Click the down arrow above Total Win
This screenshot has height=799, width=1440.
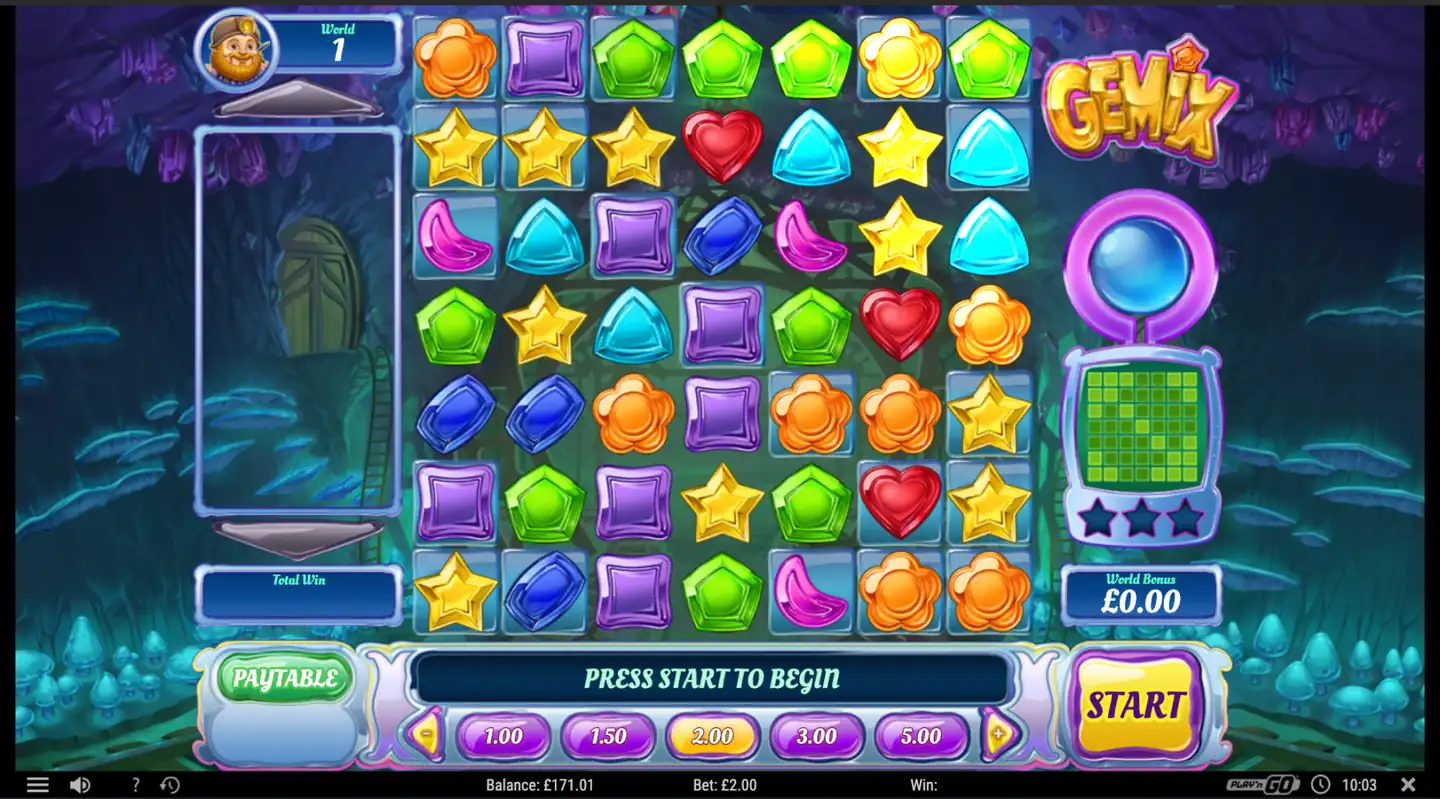[x=297, y=537]
